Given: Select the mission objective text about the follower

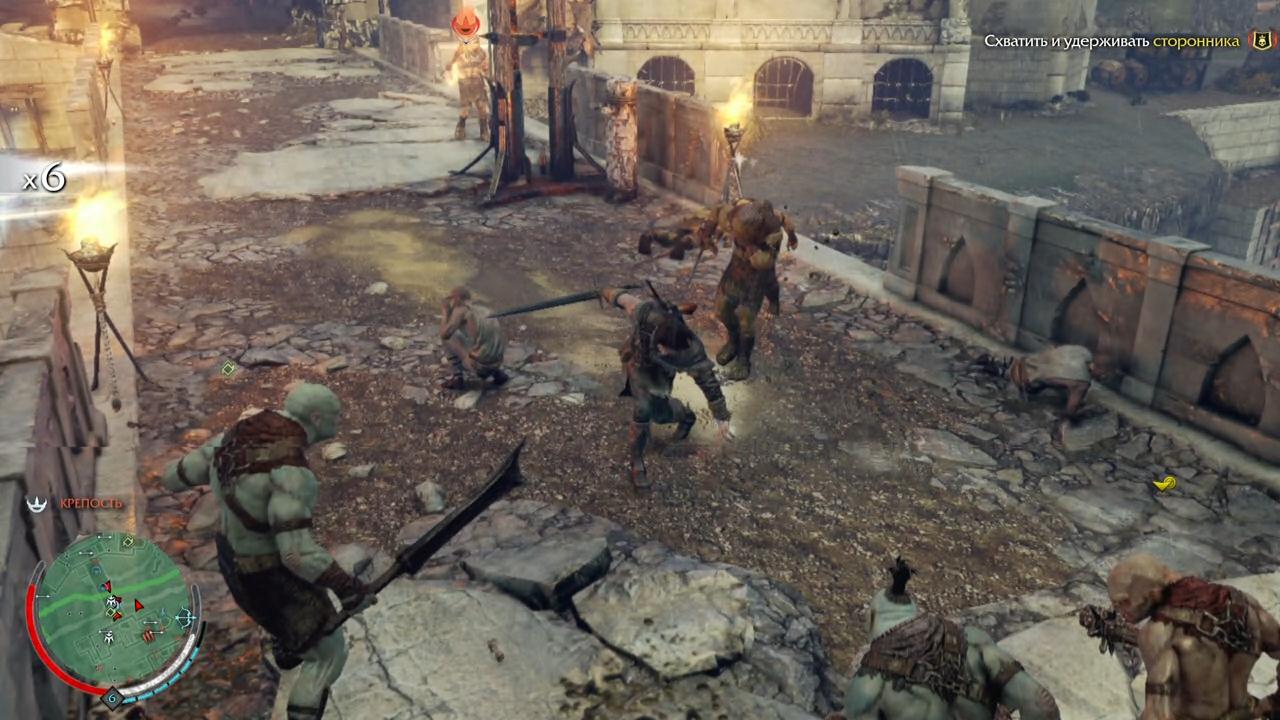Looking at the screenshot, I should (x=1111, y=41).
